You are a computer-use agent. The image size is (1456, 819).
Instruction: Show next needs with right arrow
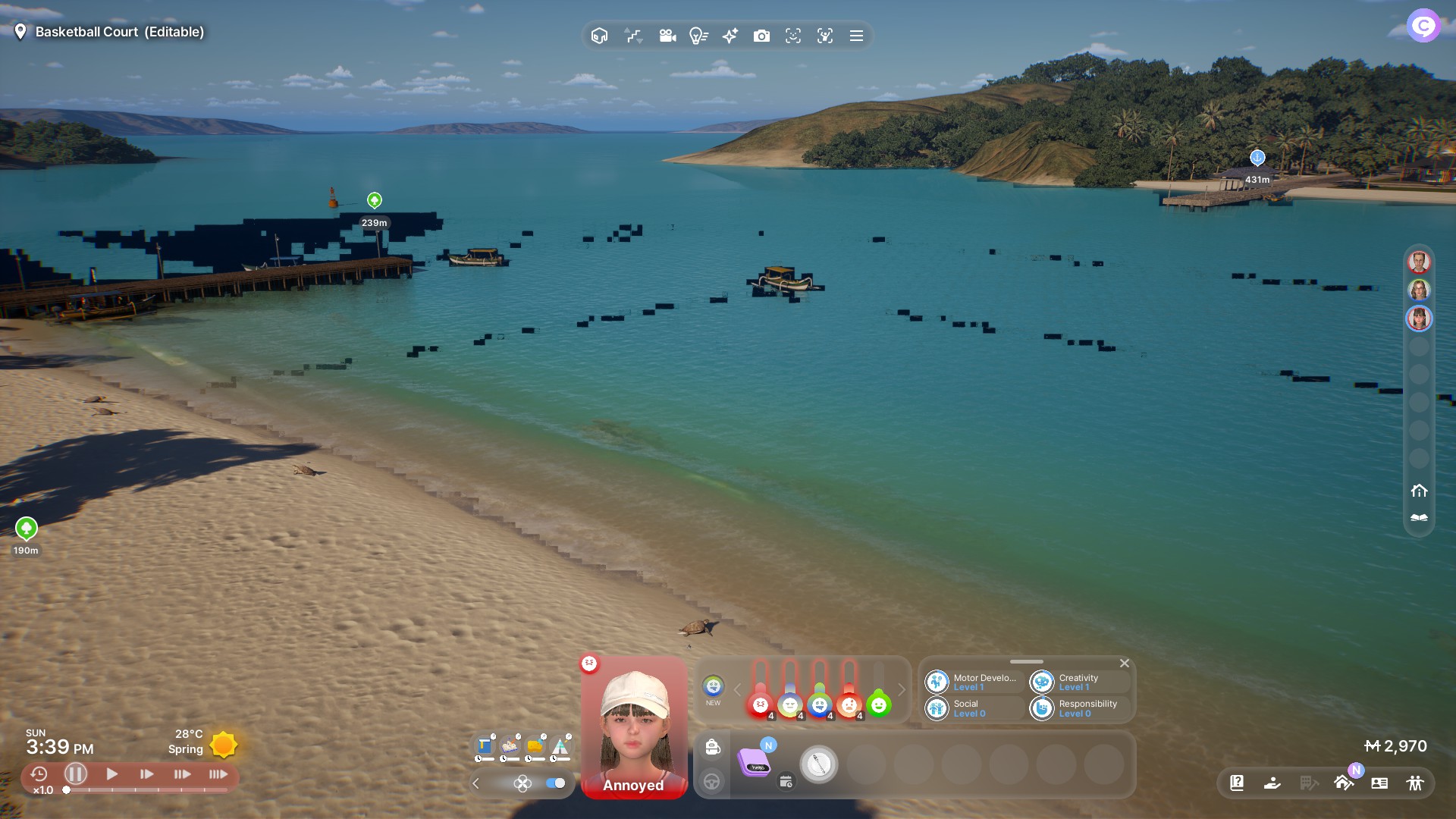902,690
